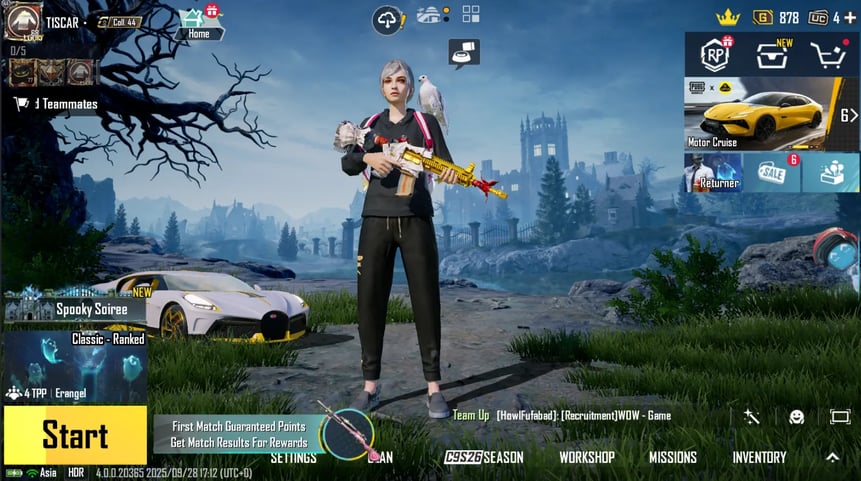Open the Royale Pass RP icon
This screenshot has height=481, width=861.
[x=714, y=55]
